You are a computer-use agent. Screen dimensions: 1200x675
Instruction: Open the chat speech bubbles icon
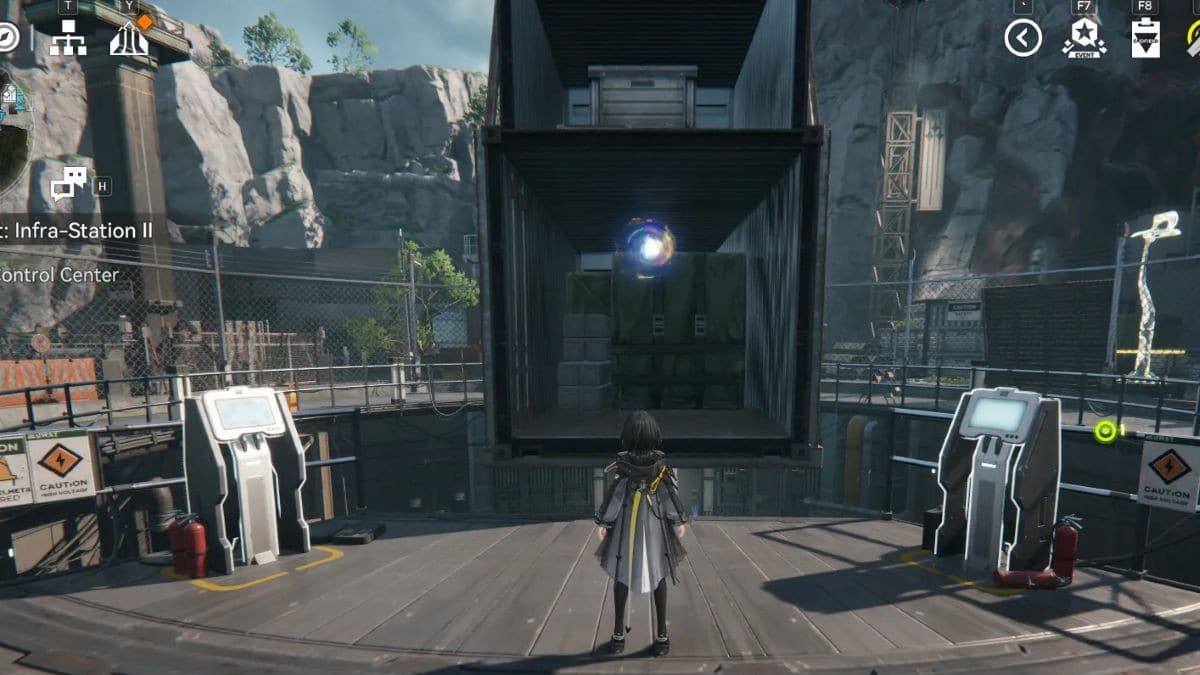[x=69, y=184]
